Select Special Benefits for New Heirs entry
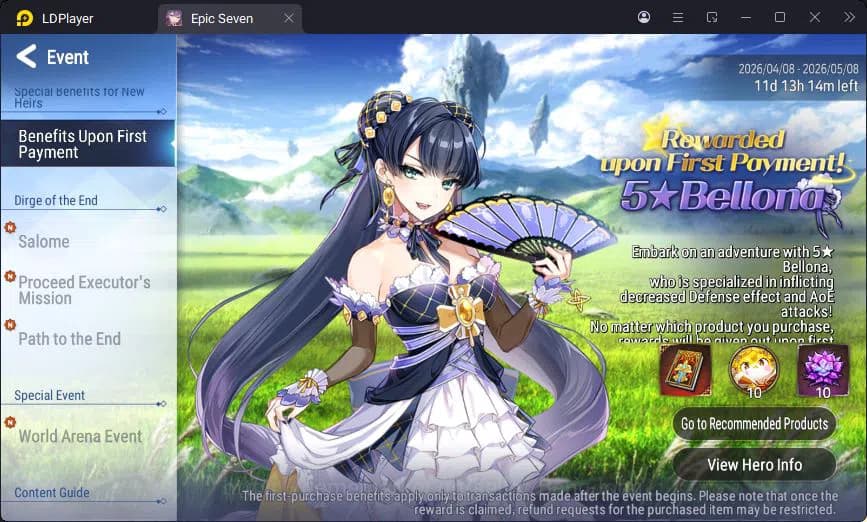 (x=80, y=97)
